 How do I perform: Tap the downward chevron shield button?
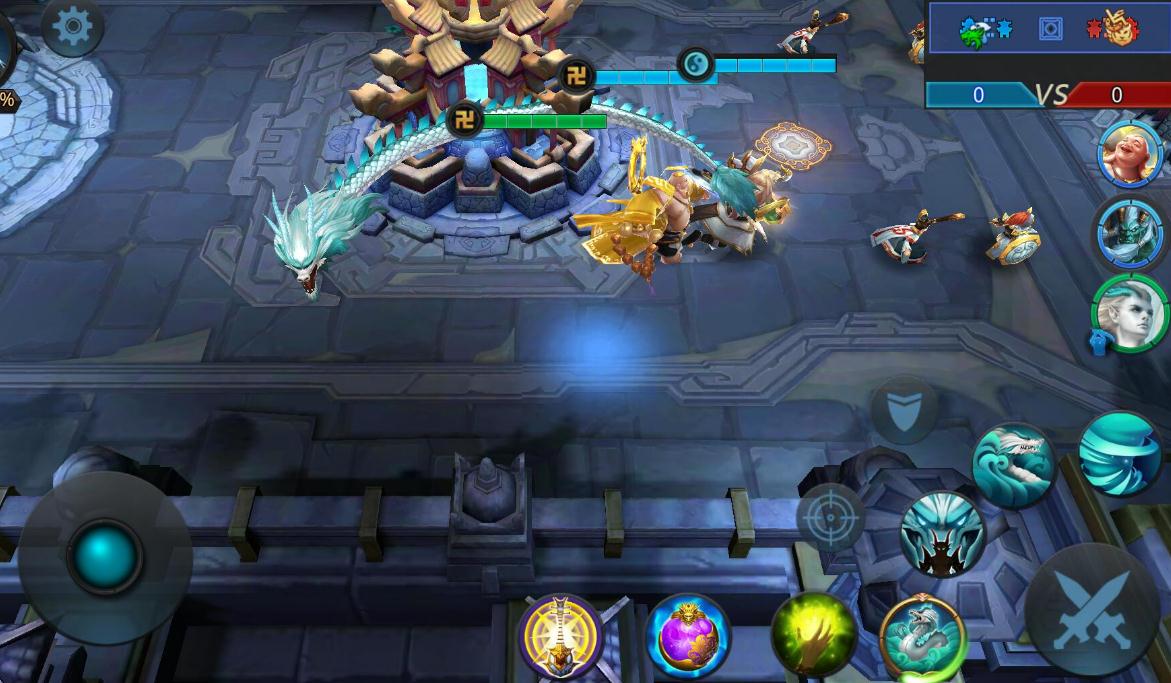pyautogui.click(x=903, y=410)
